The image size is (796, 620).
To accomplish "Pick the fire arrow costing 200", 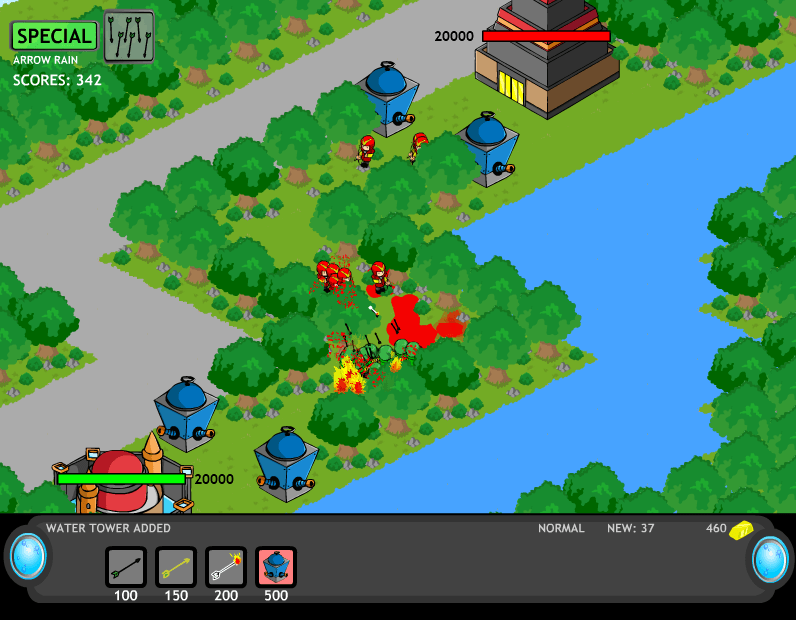I will pos(226,567).
